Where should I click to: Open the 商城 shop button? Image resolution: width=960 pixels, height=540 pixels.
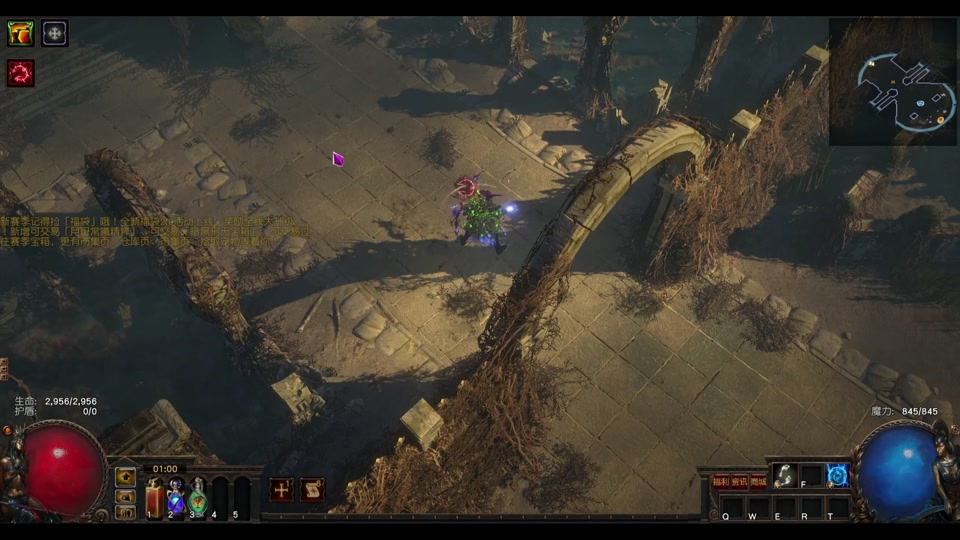[759, 481]
